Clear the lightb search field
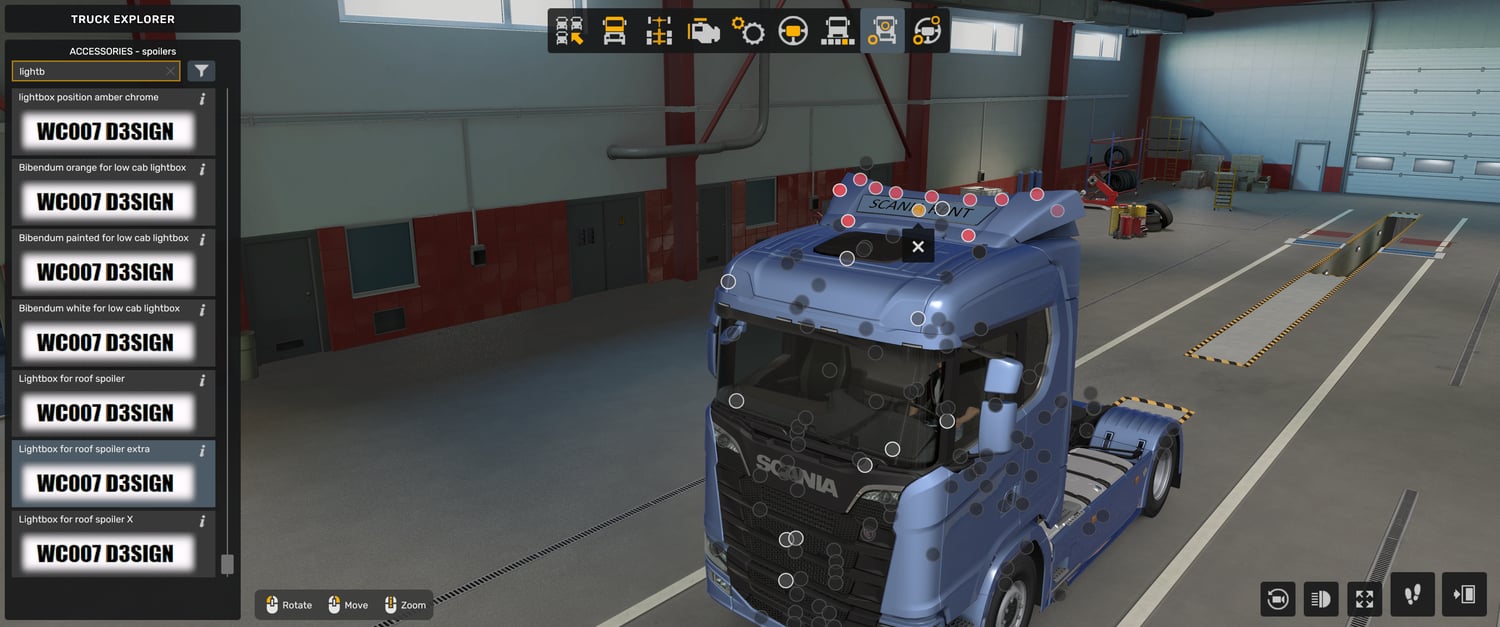Viewport: 1500px width, 627px height. [x=170, y=72]
